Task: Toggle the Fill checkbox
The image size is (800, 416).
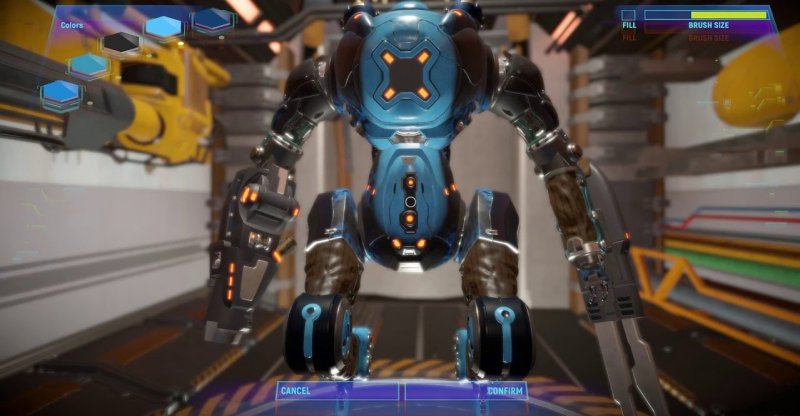Action: pos(629,15)
